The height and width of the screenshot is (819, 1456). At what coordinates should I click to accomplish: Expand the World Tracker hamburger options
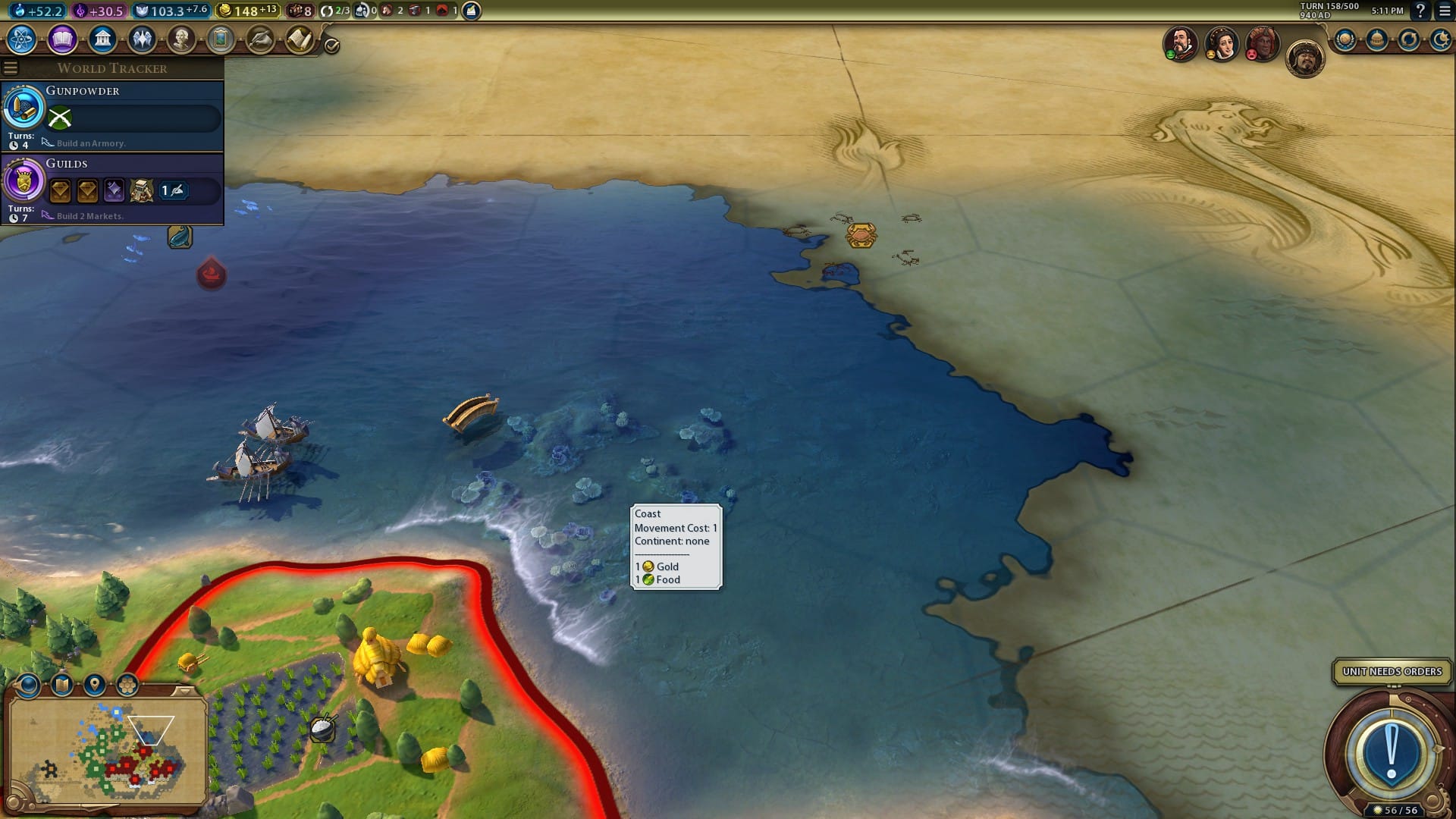10,67
